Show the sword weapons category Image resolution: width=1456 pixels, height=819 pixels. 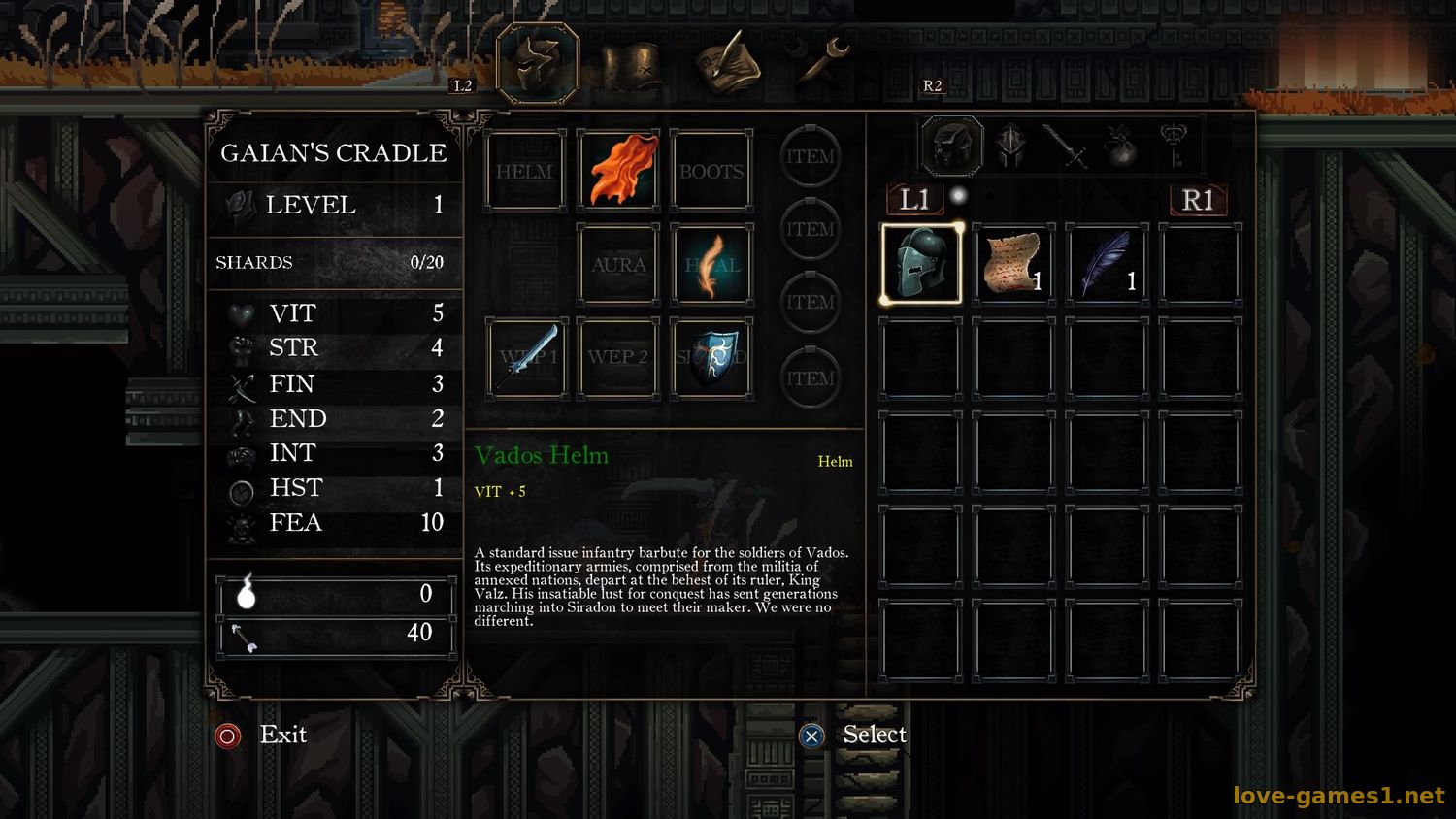coord(1067,147)
